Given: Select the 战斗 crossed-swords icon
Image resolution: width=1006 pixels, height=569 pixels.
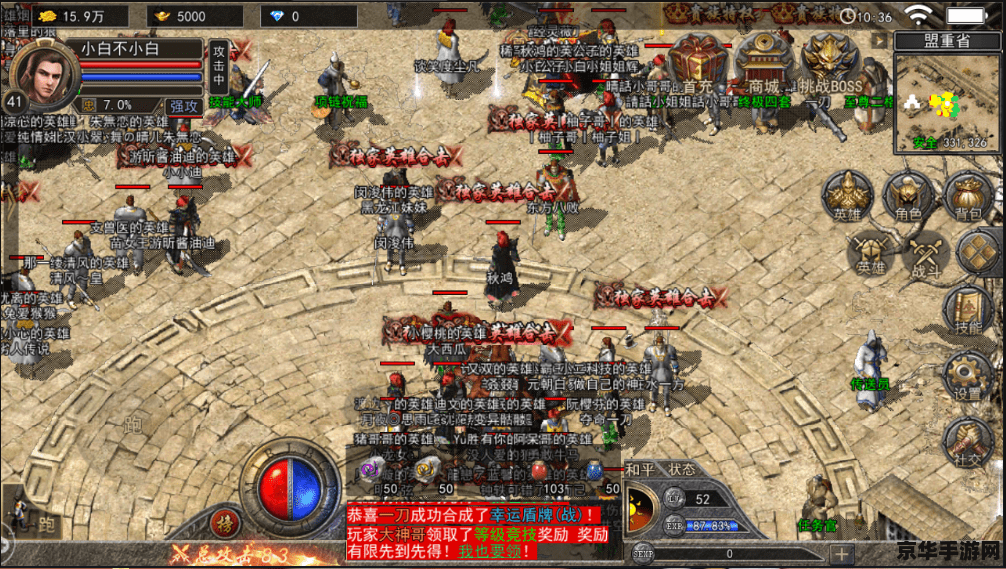Looking at the screenshot, I should coord(927,255).
